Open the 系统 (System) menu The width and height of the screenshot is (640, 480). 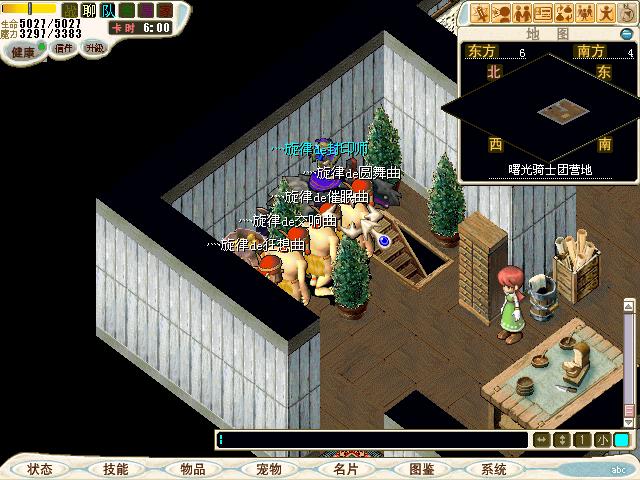click(x=493, y=469)
